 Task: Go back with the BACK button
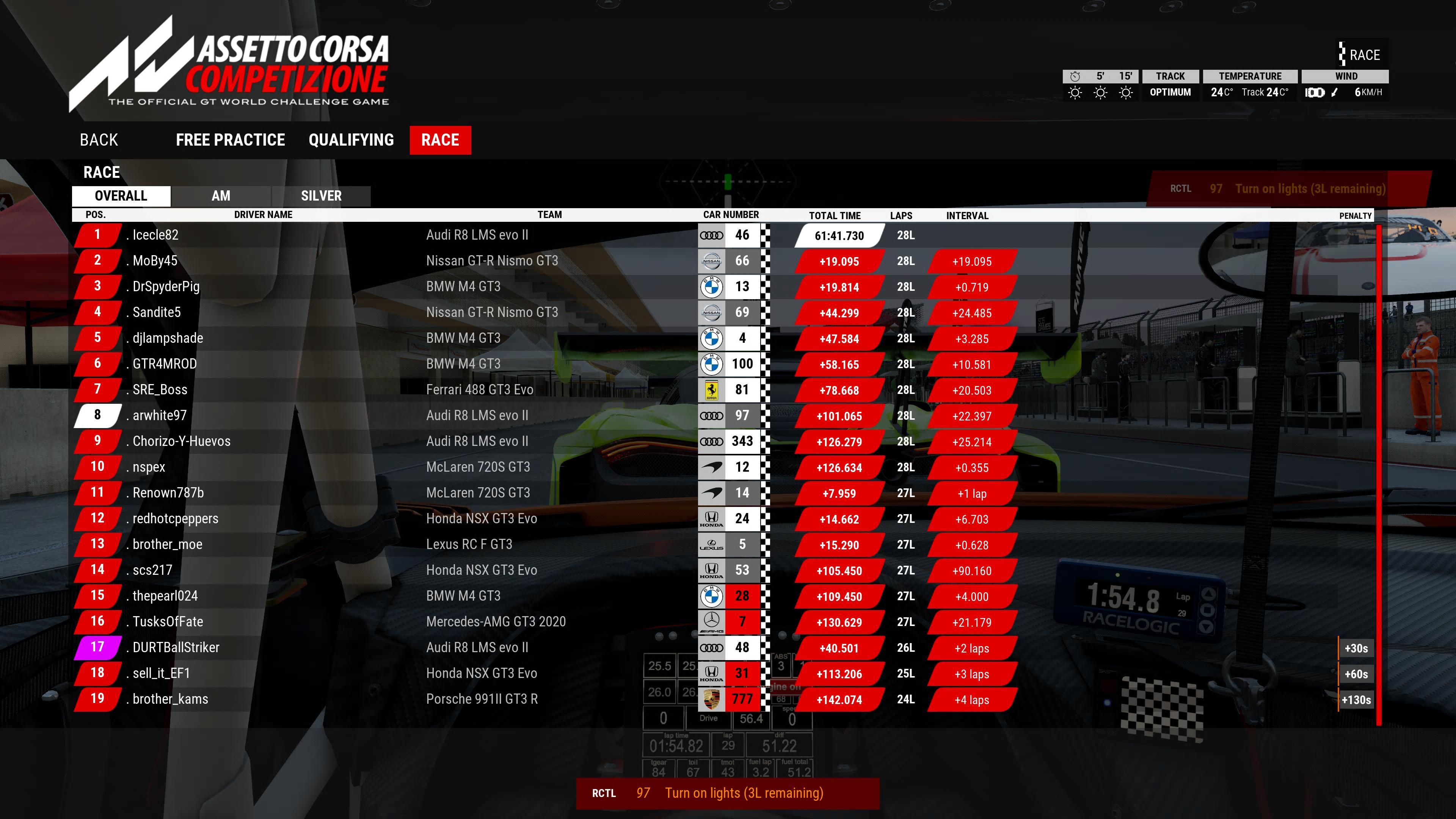99,140
